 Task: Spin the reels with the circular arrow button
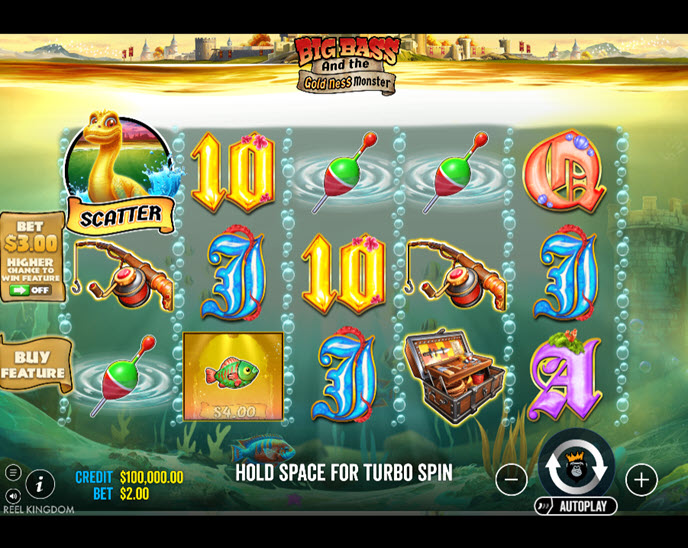[x=576, y=468]
